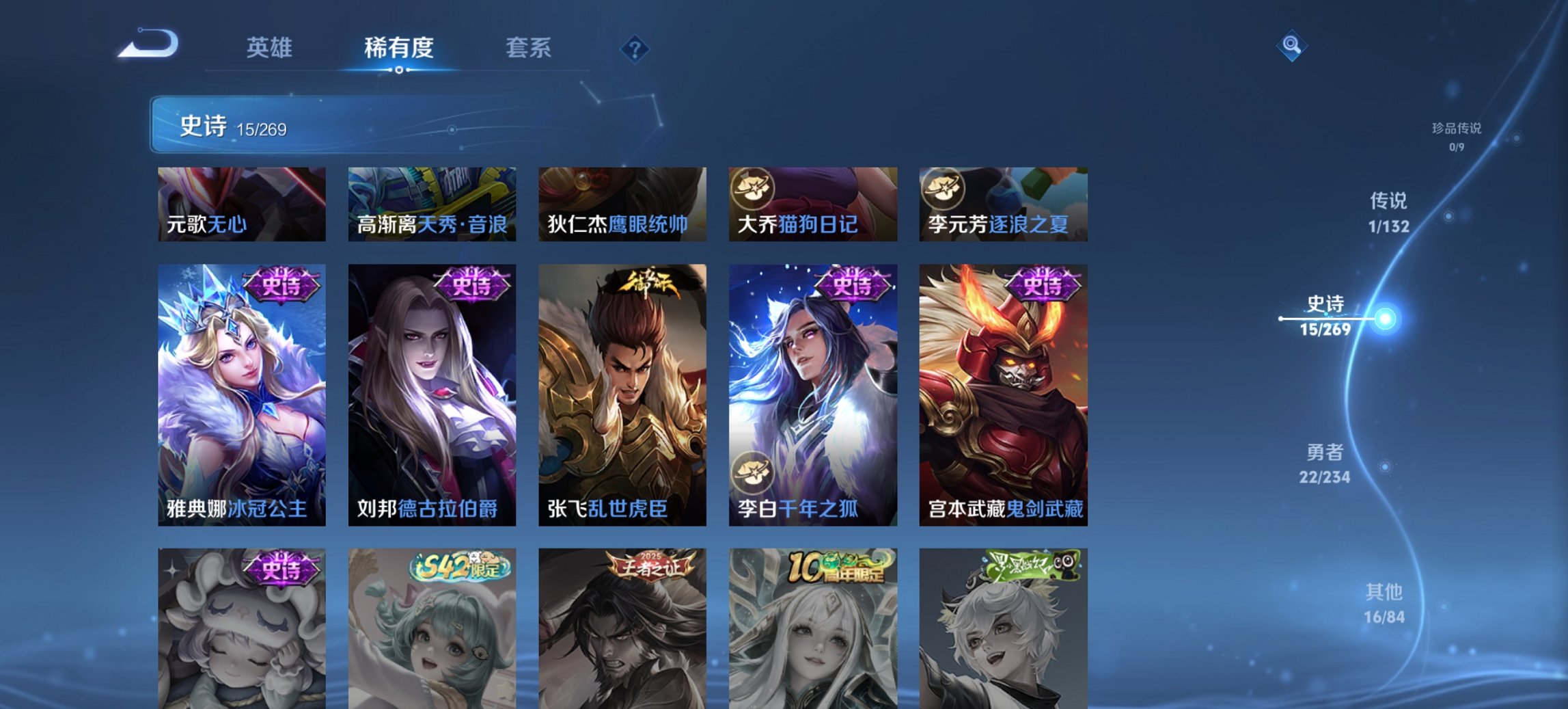Click the back arrow to exit the gallery
1568x709 pixels.
point(147,44)
